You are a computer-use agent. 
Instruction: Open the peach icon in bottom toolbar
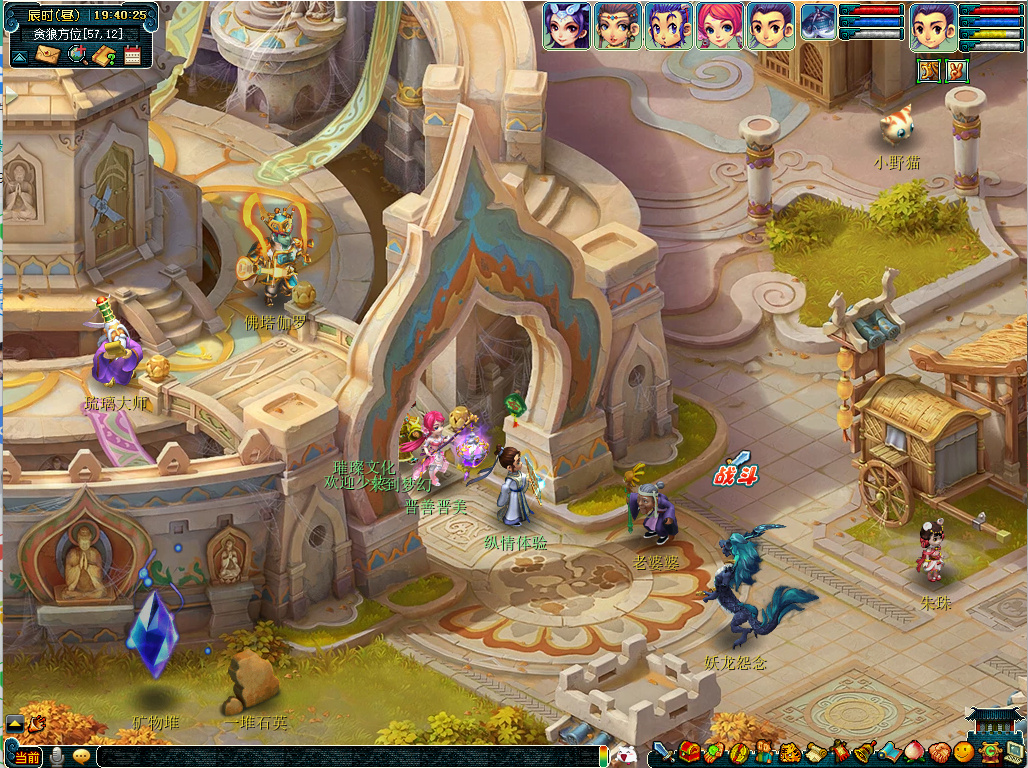tap(914, 752)
